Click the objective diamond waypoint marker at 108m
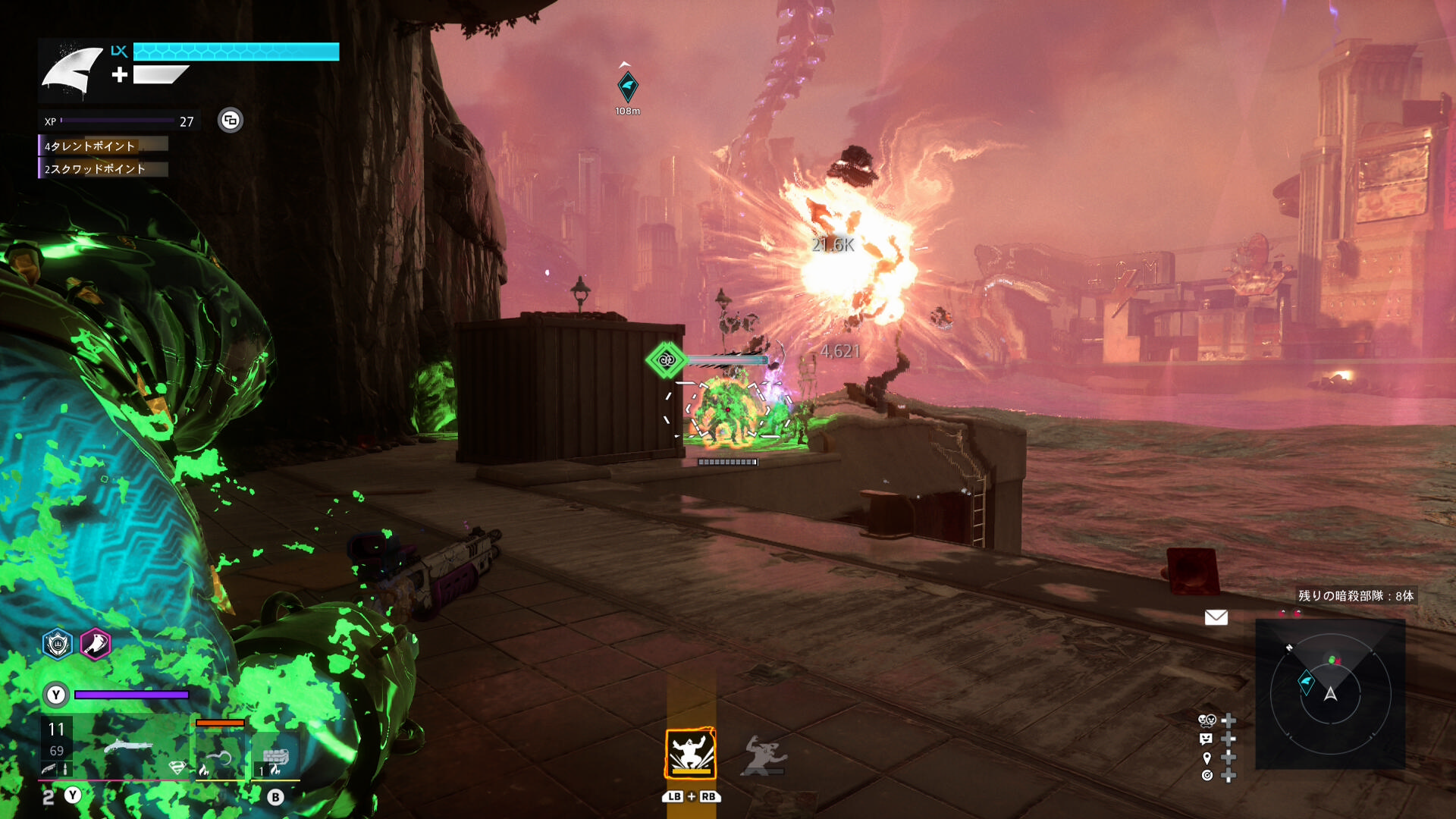The height and width of the screenshot is (819, 1456). pos(627,86)
